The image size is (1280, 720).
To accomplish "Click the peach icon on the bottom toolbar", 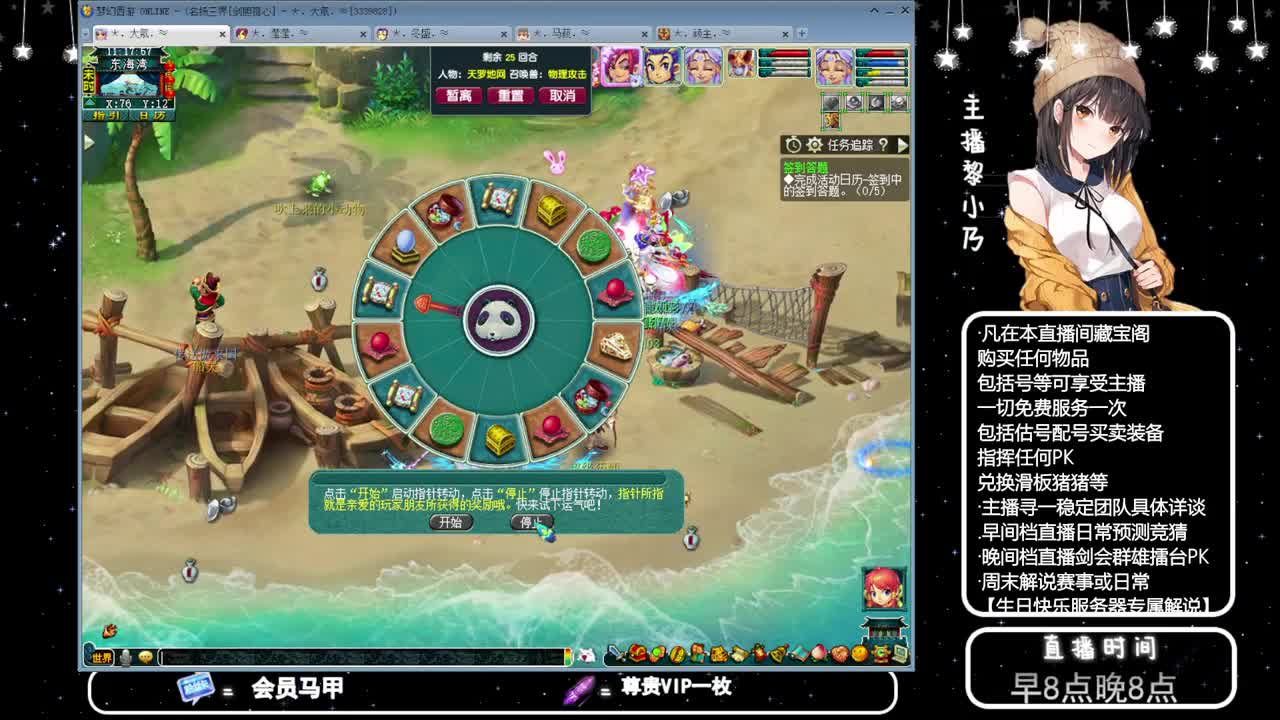I will tap(819, 655).
